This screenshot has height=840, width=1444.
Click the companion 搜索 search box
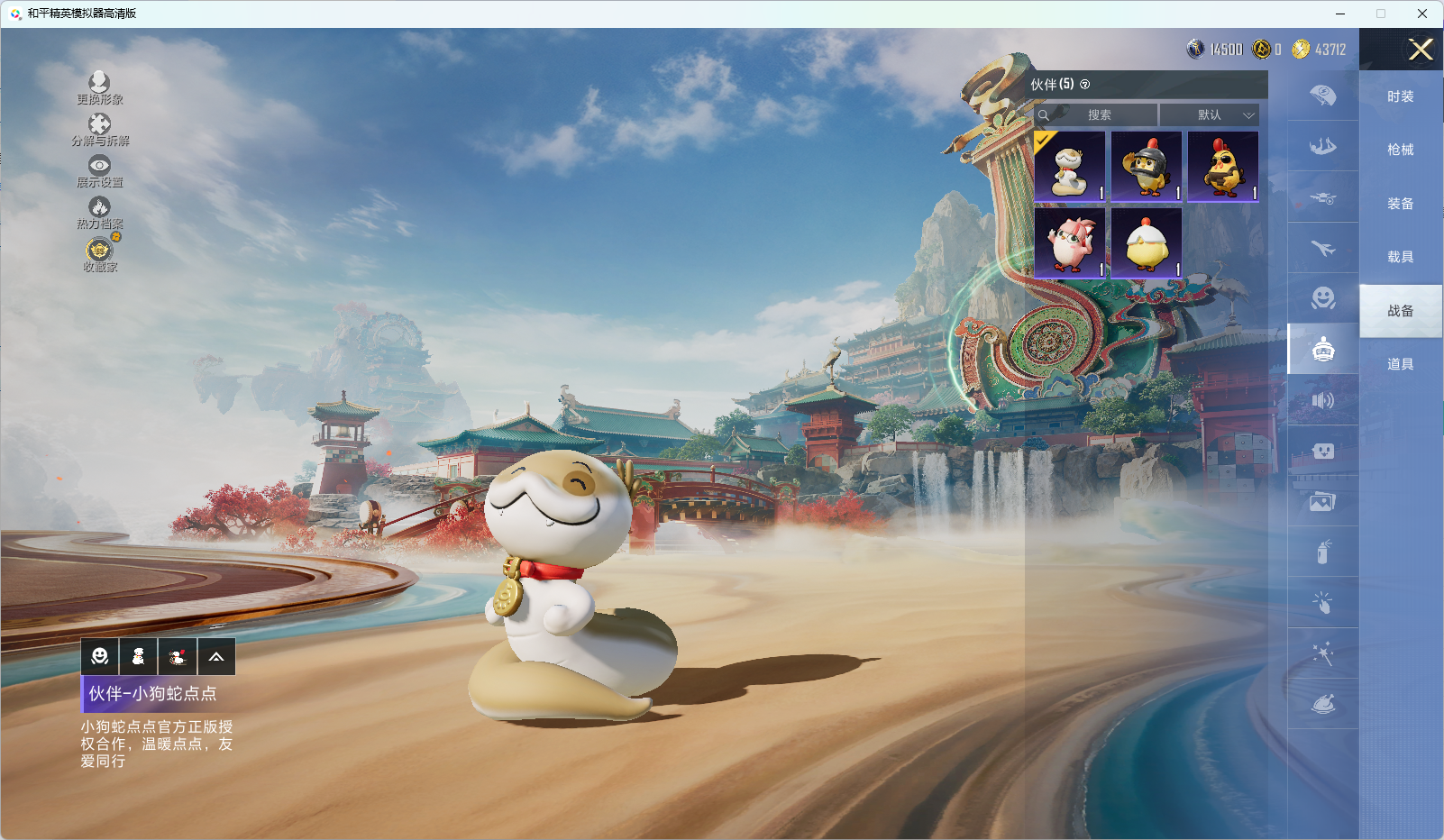[x=1099, y=115]
